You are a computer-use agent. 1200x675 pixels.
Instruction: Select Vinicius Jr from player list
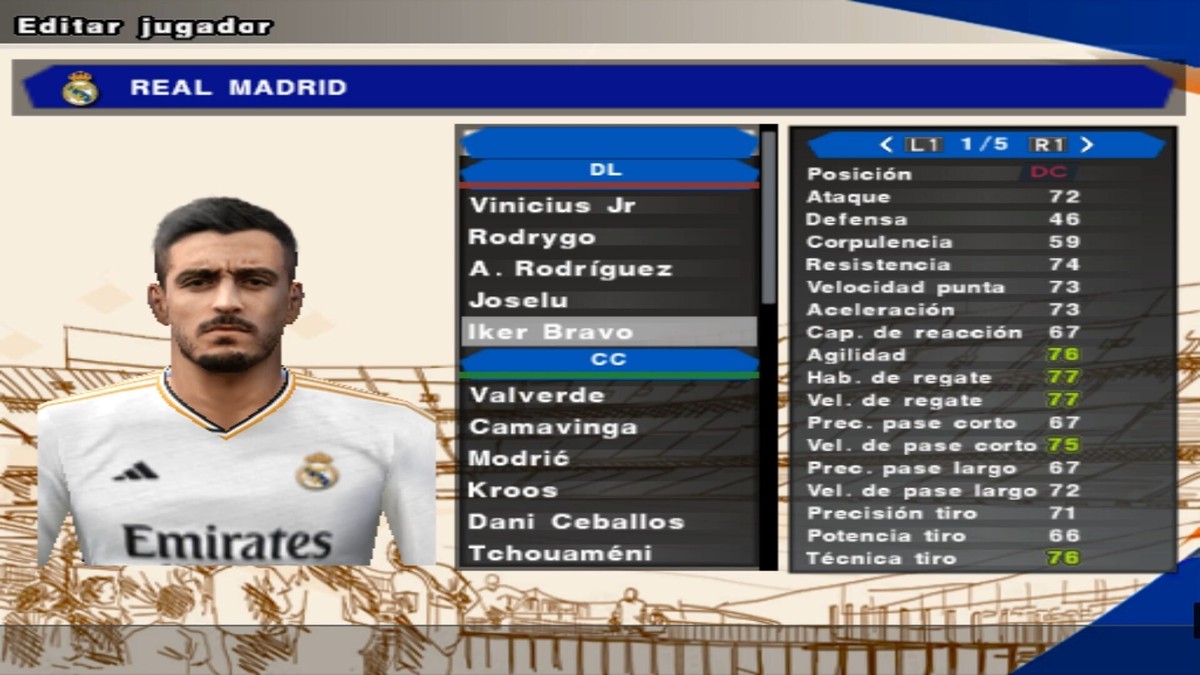(x=552, y=205)
